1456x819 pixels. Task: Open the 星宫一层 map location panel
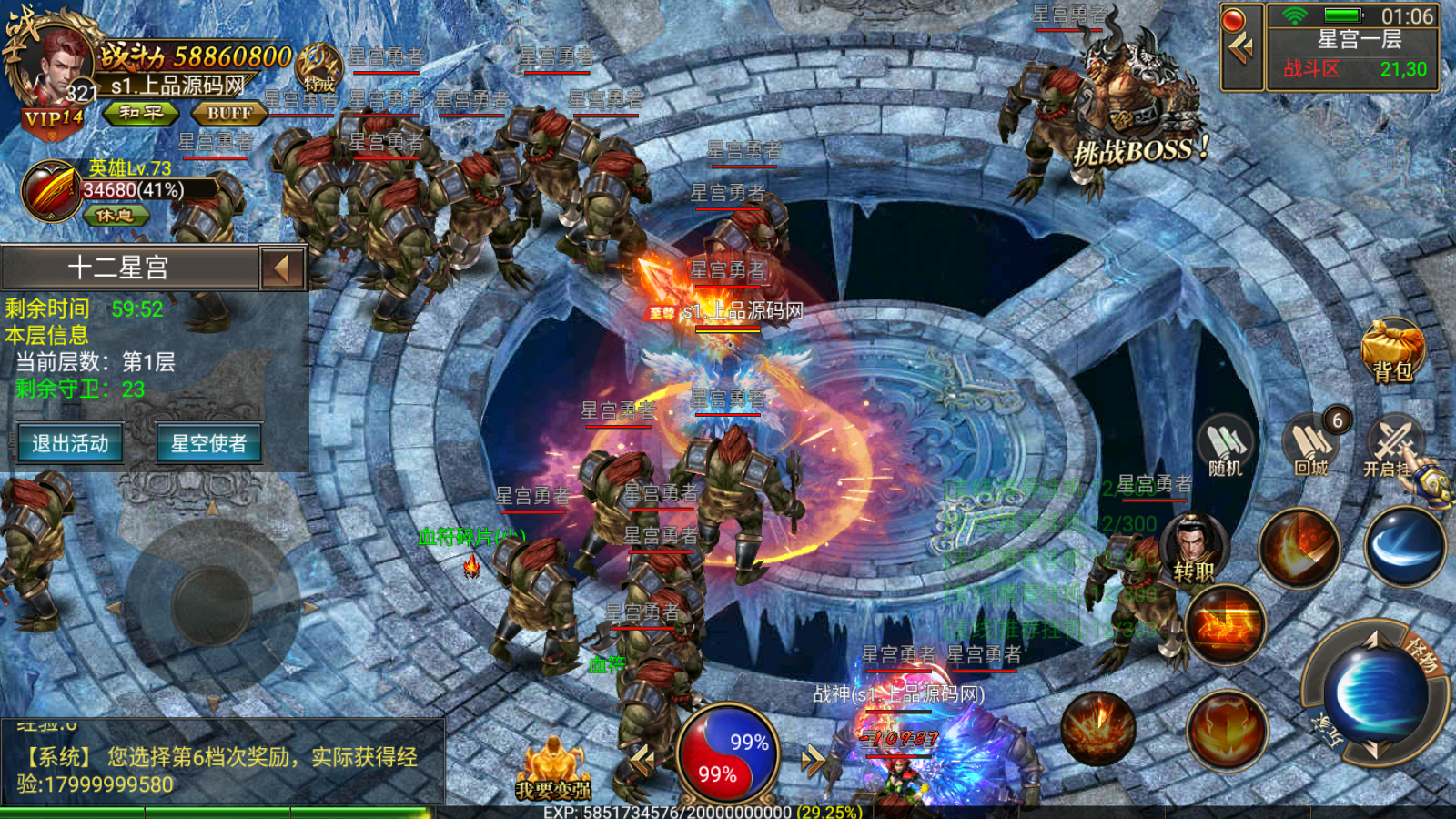[1352, 47]
